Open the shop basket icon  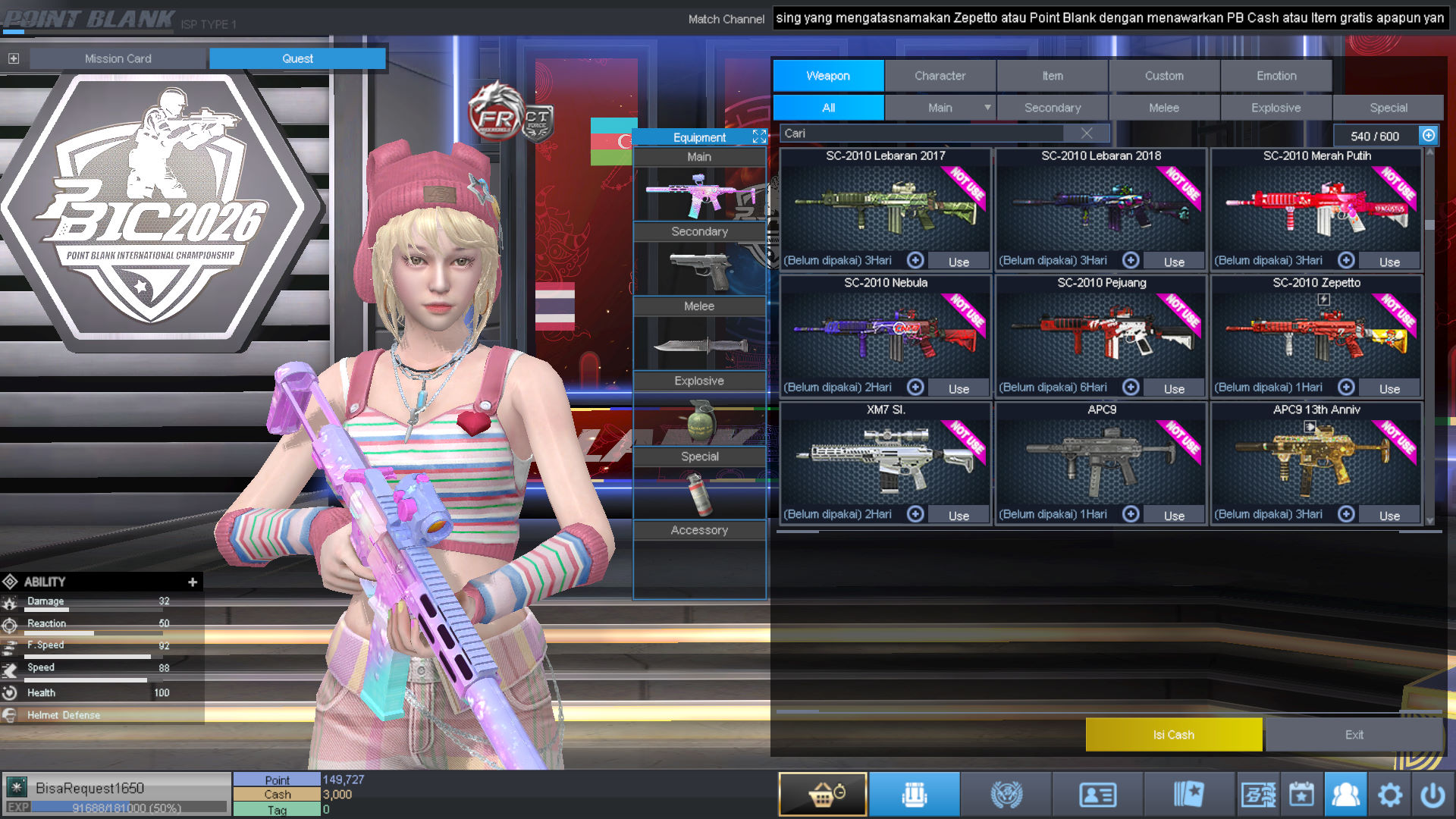tap(823, 795)
